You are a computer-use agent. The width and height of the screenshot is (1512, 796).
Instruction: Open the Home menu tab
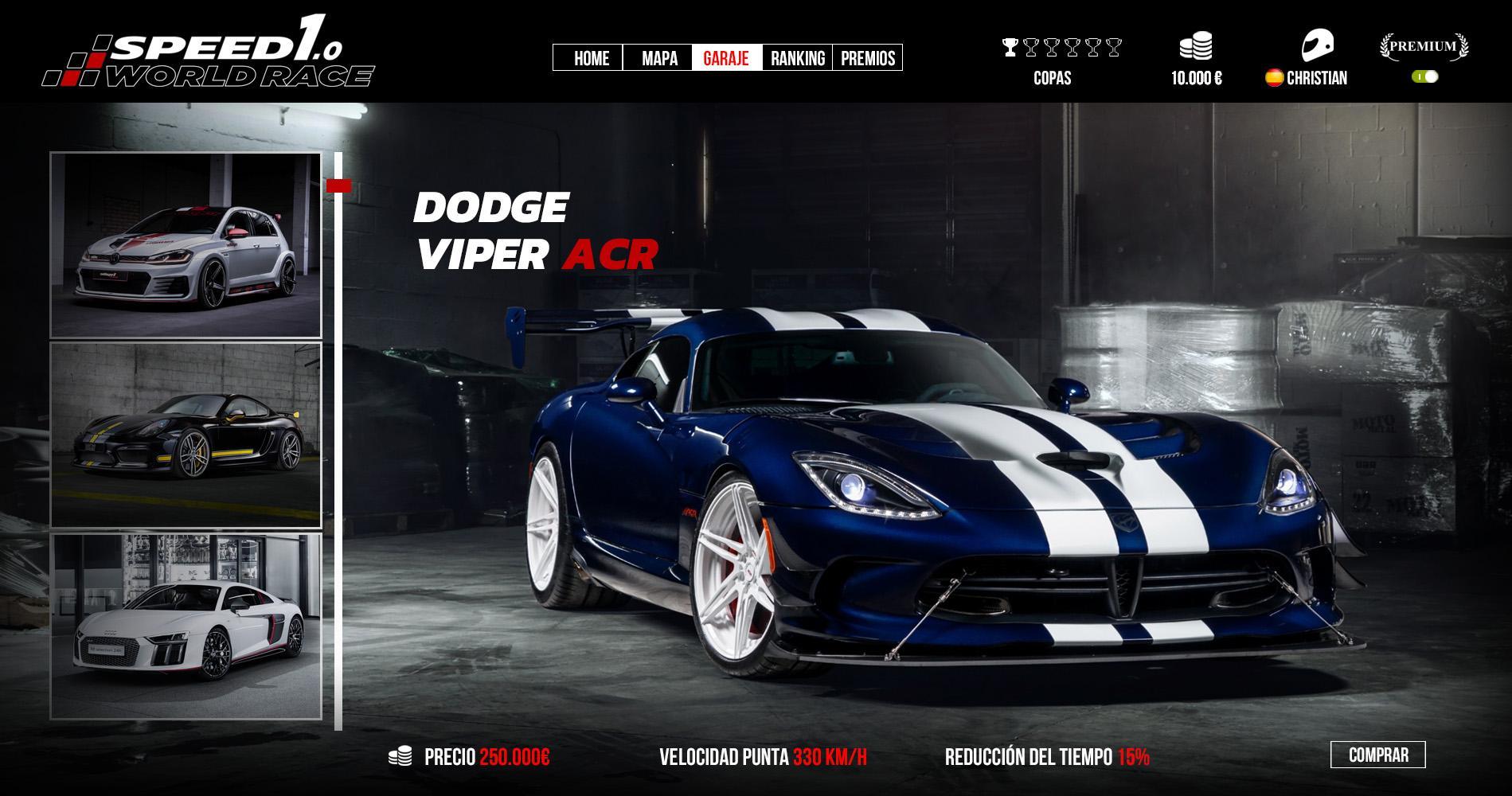590,58
